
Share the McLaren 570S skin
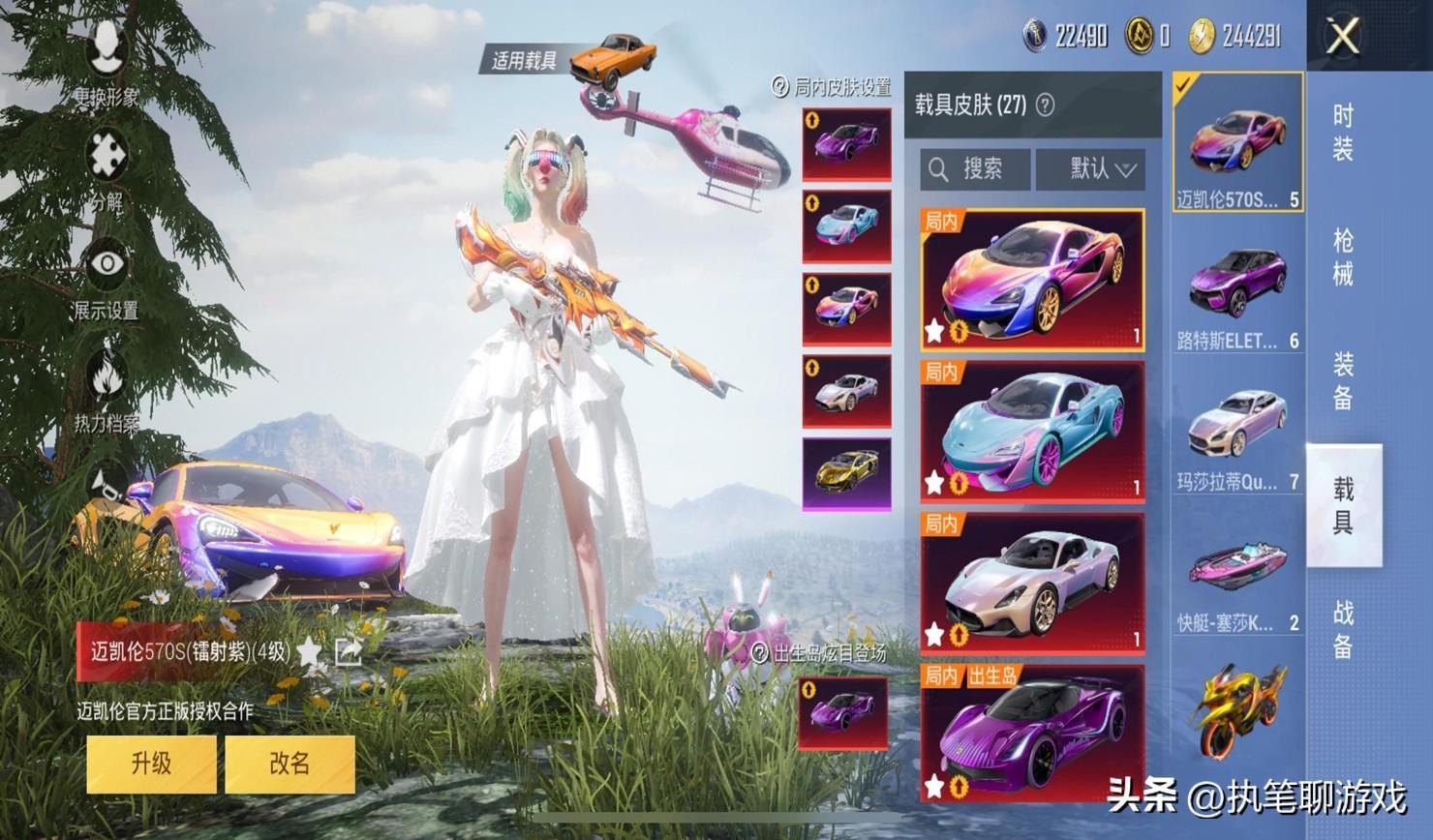[348, 652]
